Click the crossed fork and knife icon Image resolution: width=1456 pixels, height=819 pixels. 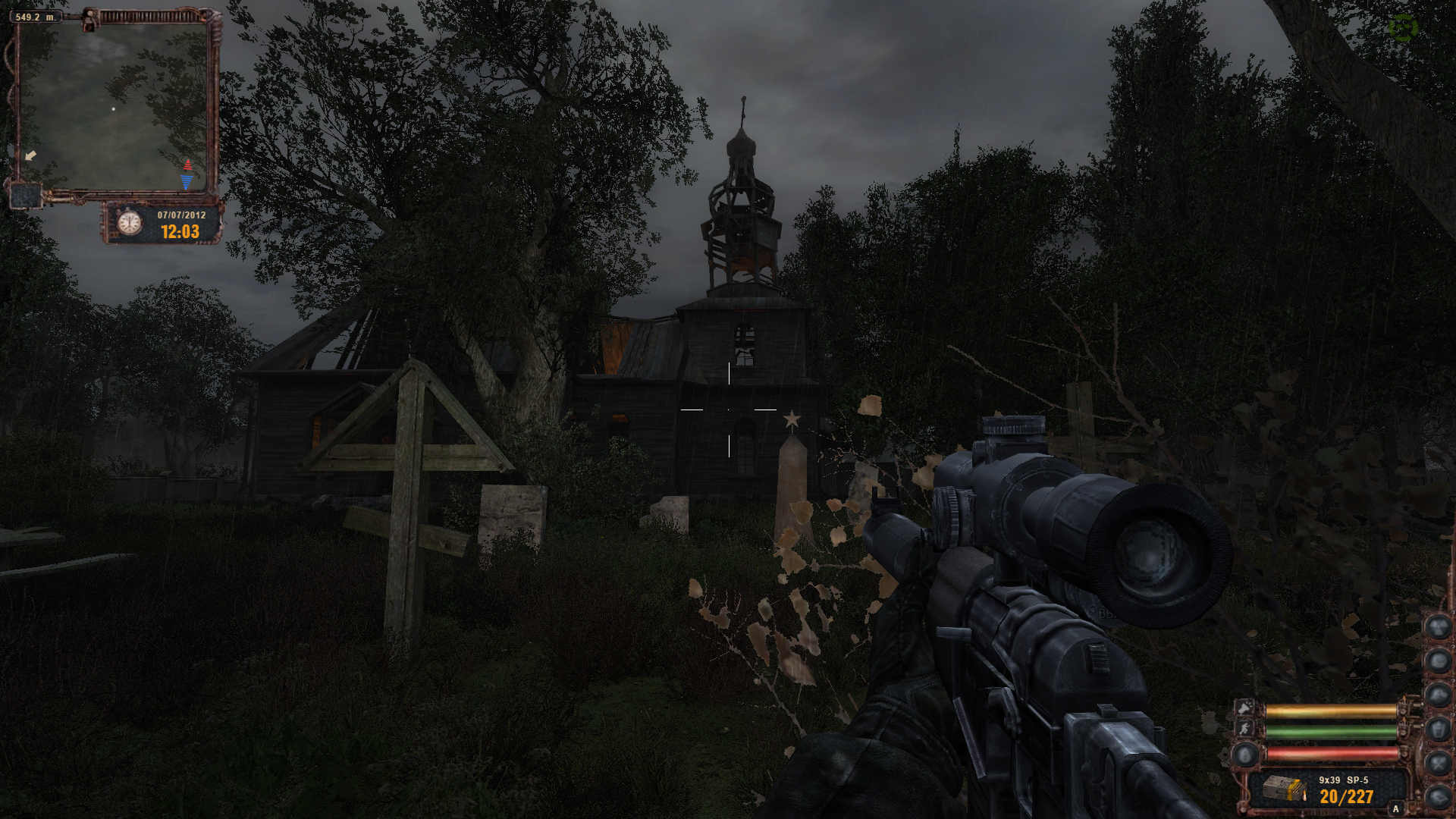click(x=1438, y=762)
